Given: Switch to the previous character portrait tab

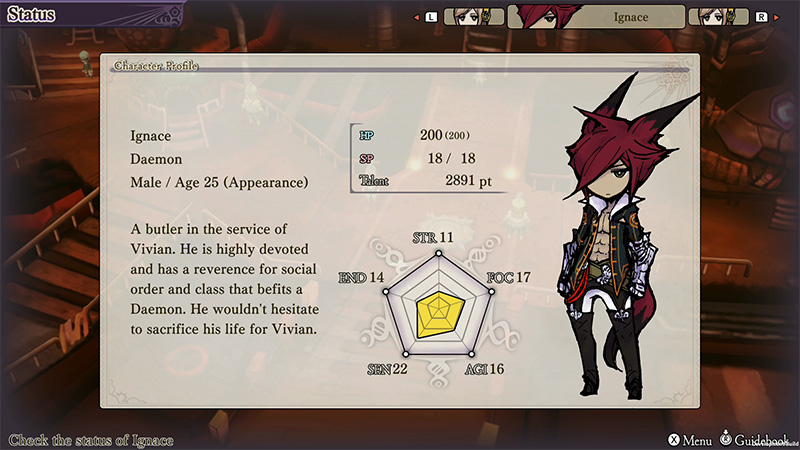Looking at the screenshot, I should click(472, 17).
